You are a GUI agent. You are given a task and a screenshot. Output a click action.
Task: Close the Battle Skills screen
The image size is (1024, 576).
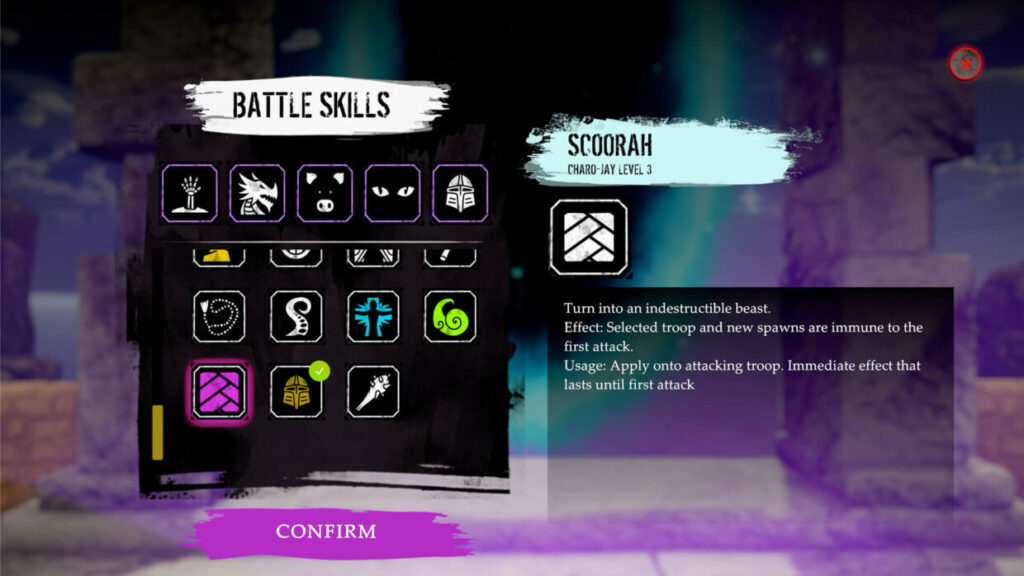pyautogui.click(x=965, y=64)
